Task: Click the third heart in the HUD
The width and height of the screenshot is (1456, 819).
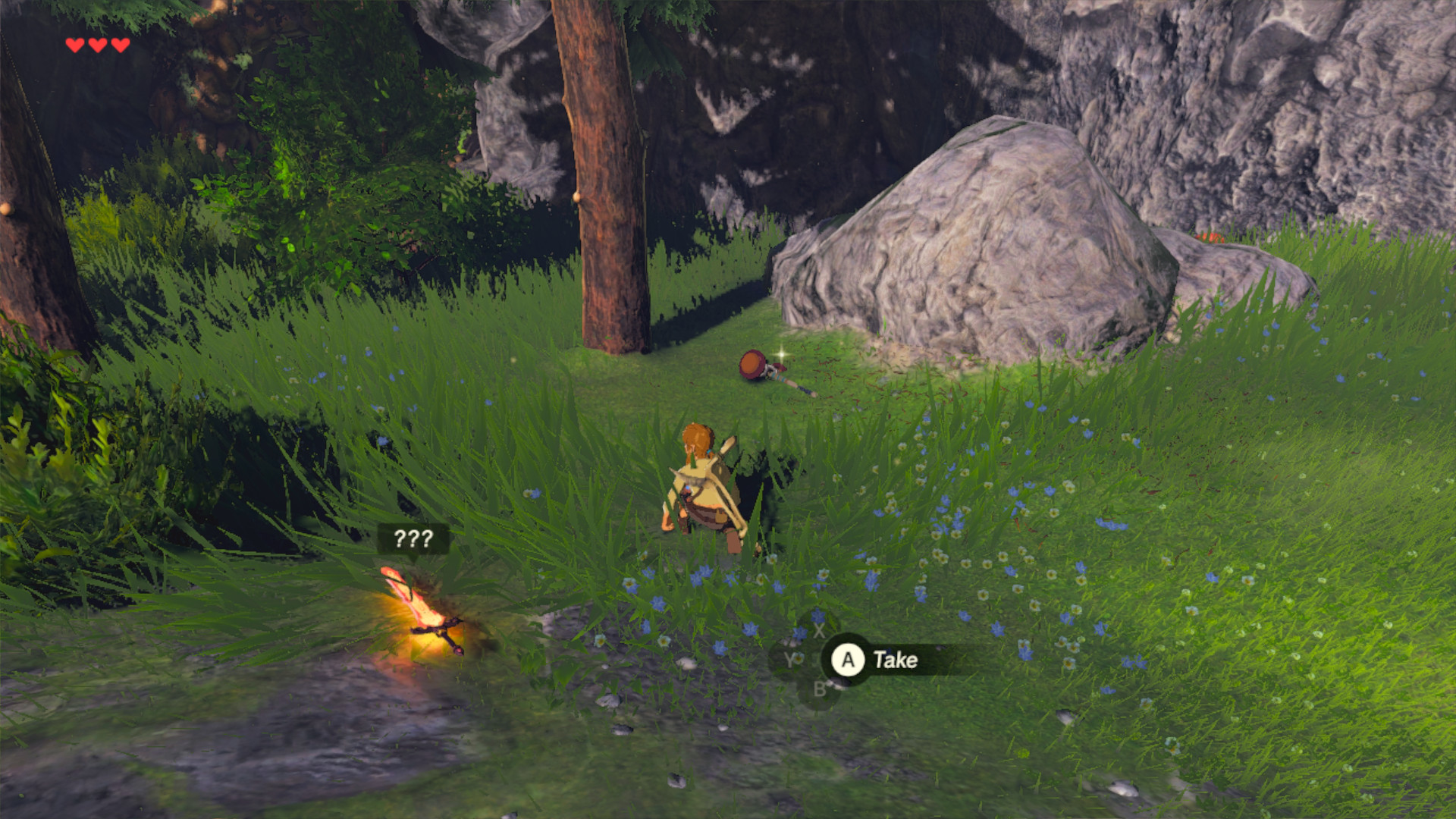Action: (x=119, y=44)
